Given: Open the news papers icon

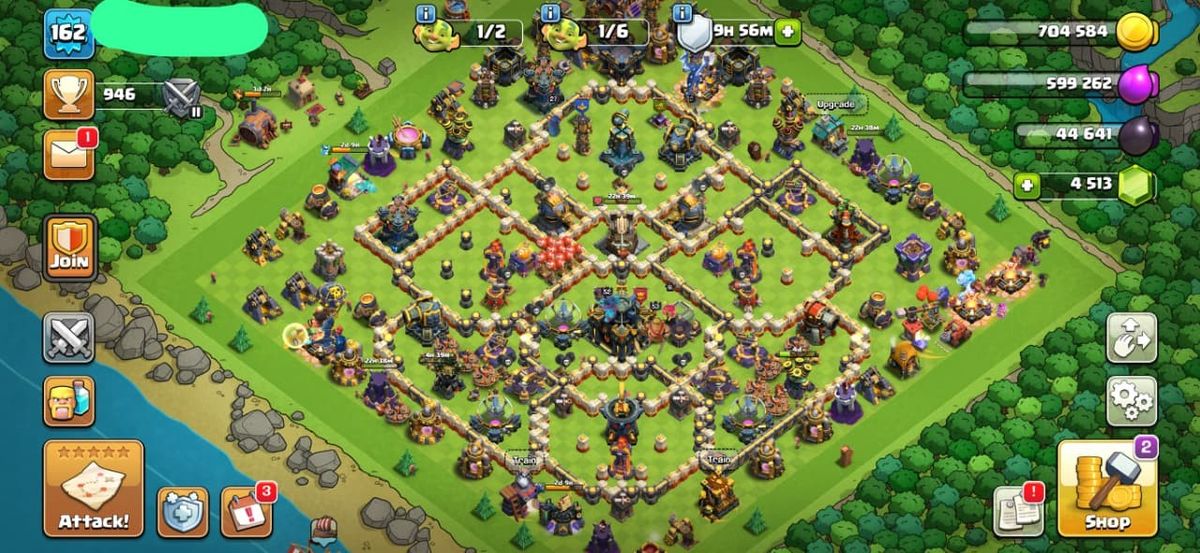Looking at the screenshot, I should click(x=1018, y=512).
